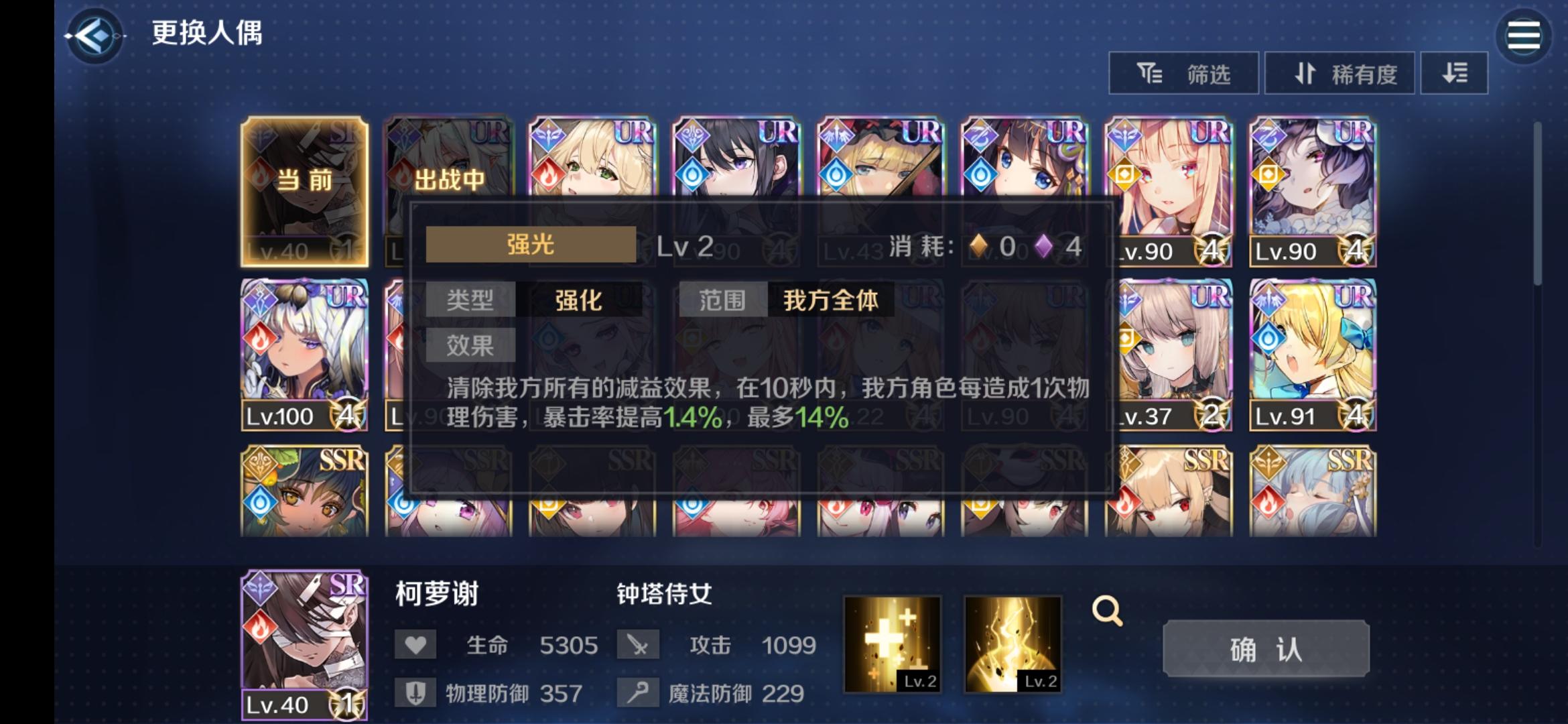Click the descending sort order icon
1568x724 pixels.
(x=1454, y=74)
